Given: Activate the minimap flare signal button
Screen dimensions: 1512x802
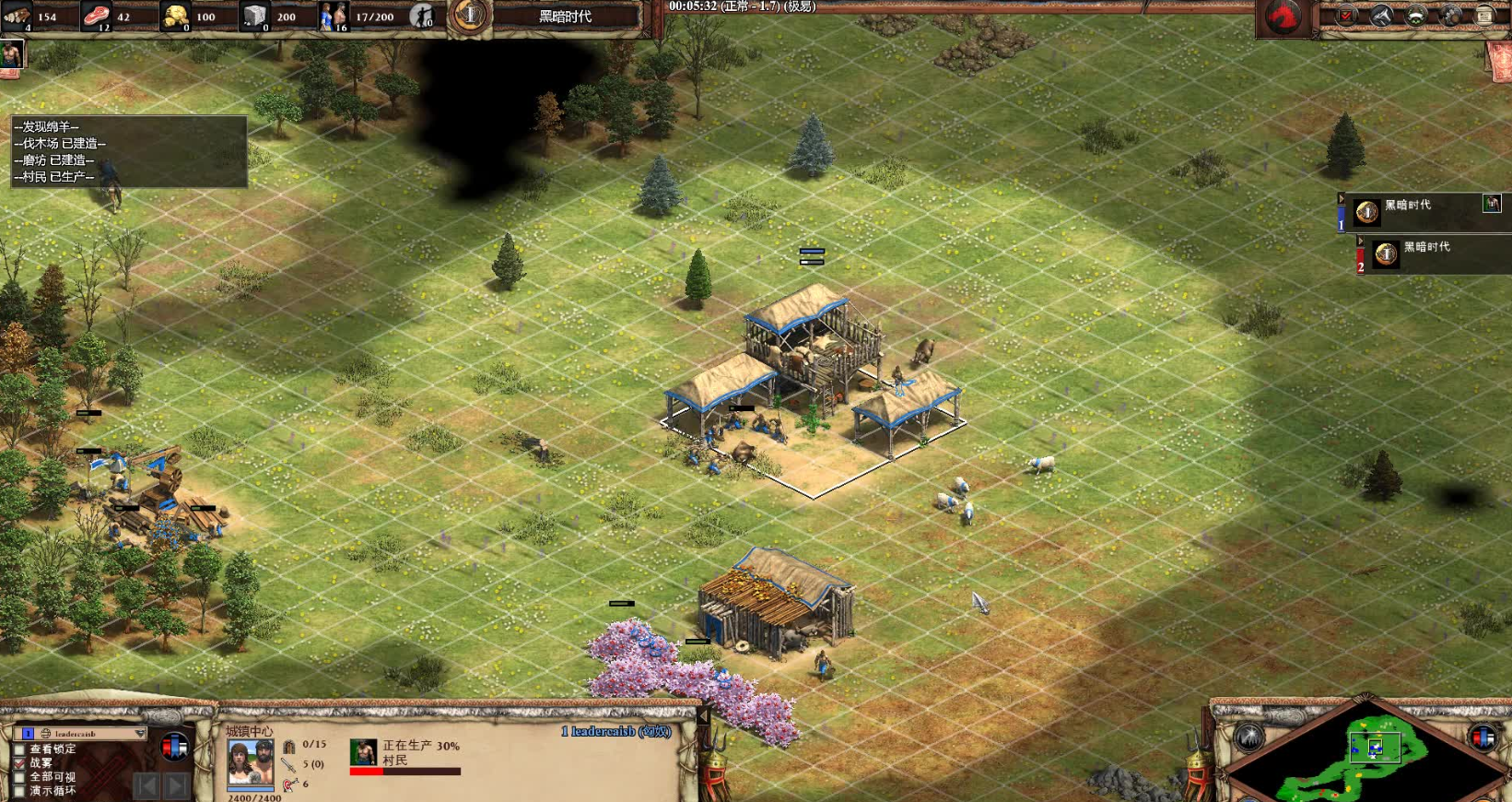Looking at the screenshot, I should [1248, 738].
